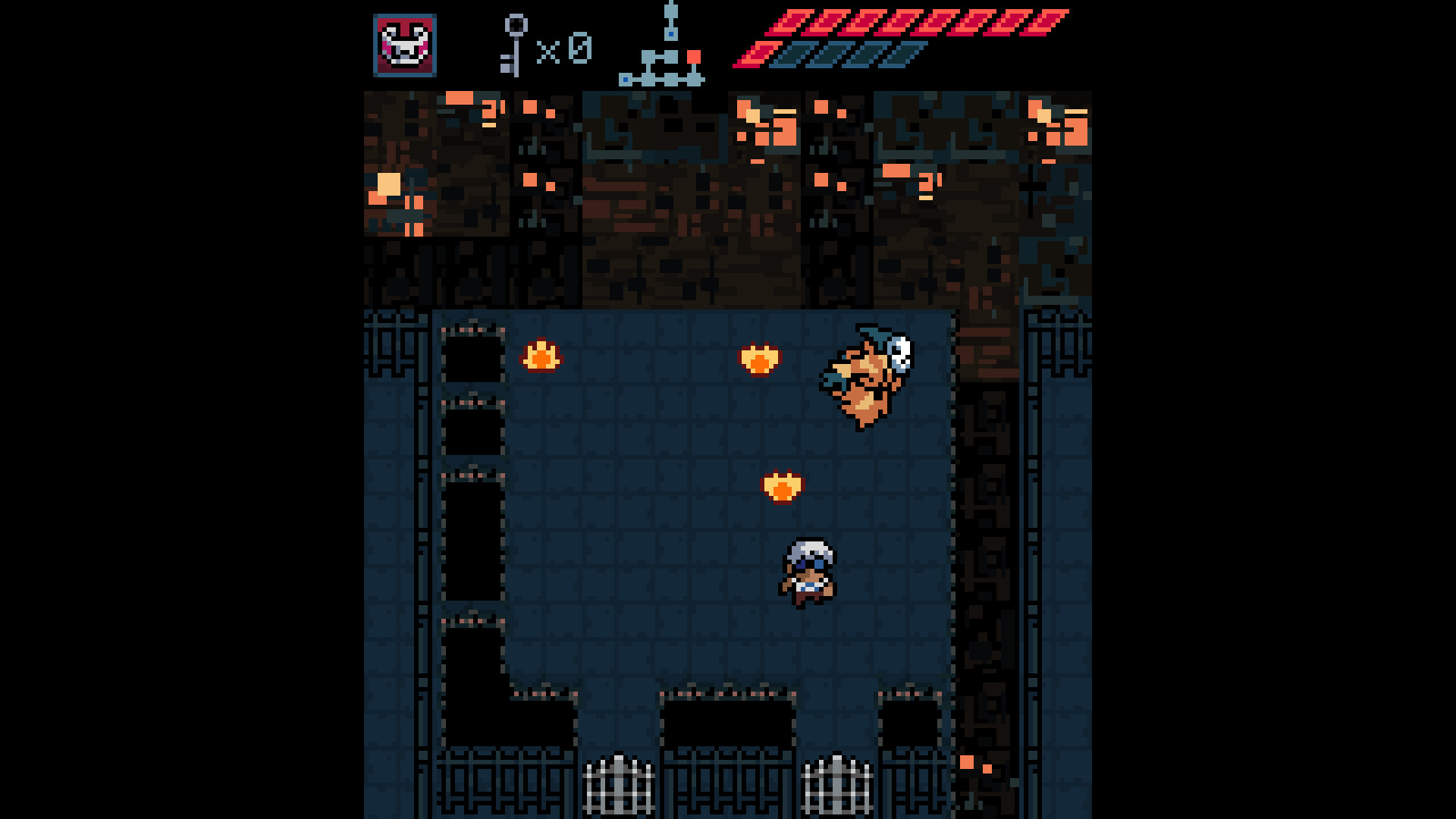Toggle the left wall torch flame

point(543,357)
